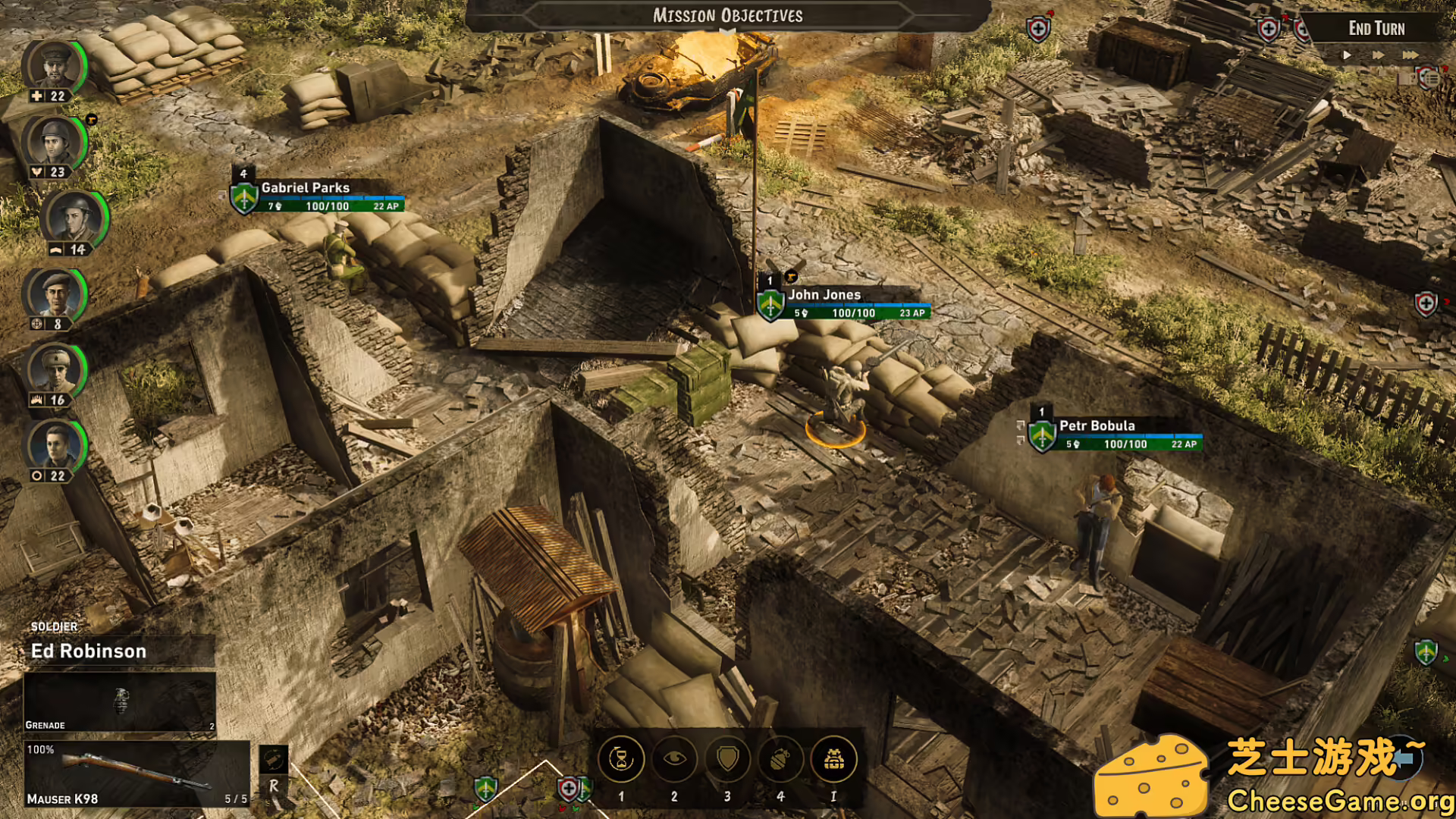
Task: Select the bottom squad portrait with circle icon
Action: [55, 446]
